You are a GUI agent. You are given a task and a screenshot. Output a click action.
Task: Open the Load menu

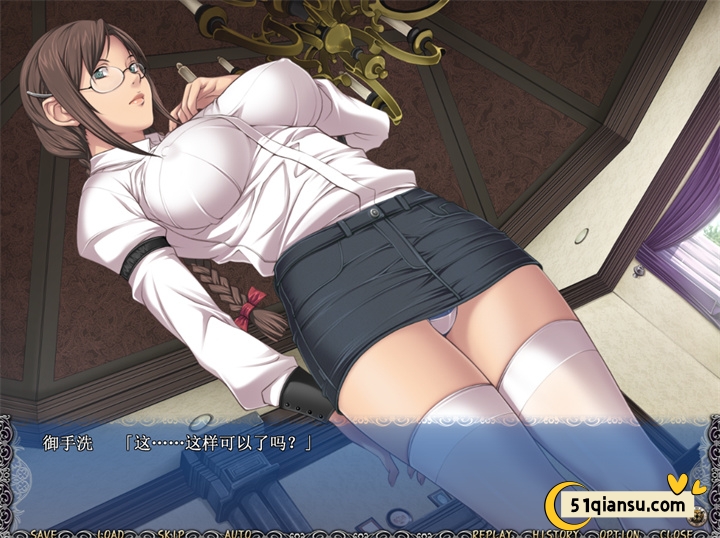click(x=111, y=532)
